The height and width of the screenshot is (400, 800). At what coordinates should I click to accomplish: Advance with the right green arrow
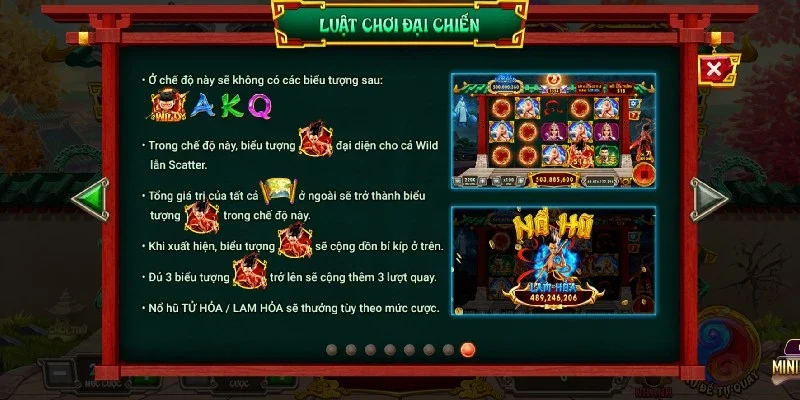[708, 197]
